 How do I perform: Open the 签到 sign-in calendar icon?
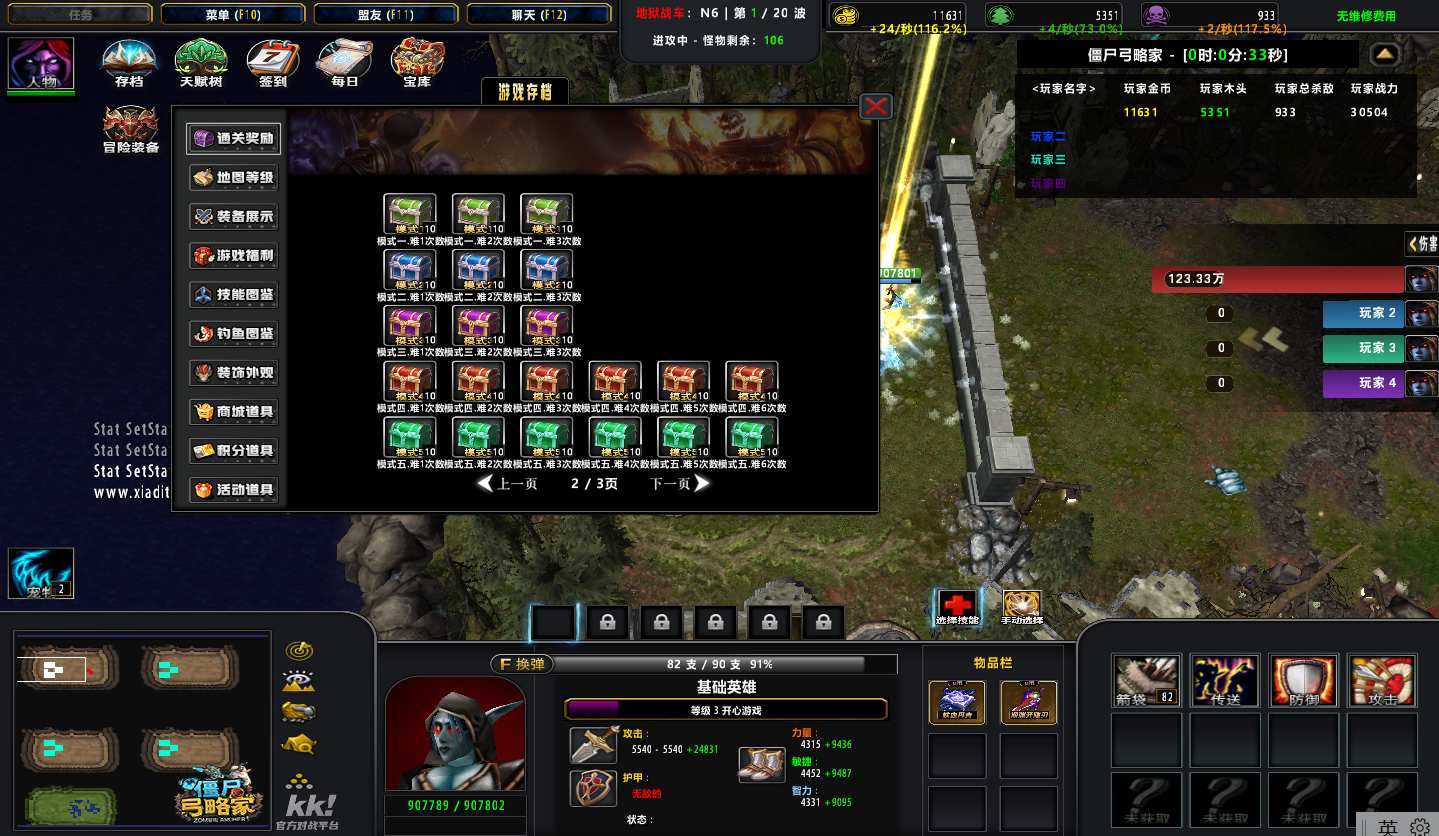click(272, 62)
